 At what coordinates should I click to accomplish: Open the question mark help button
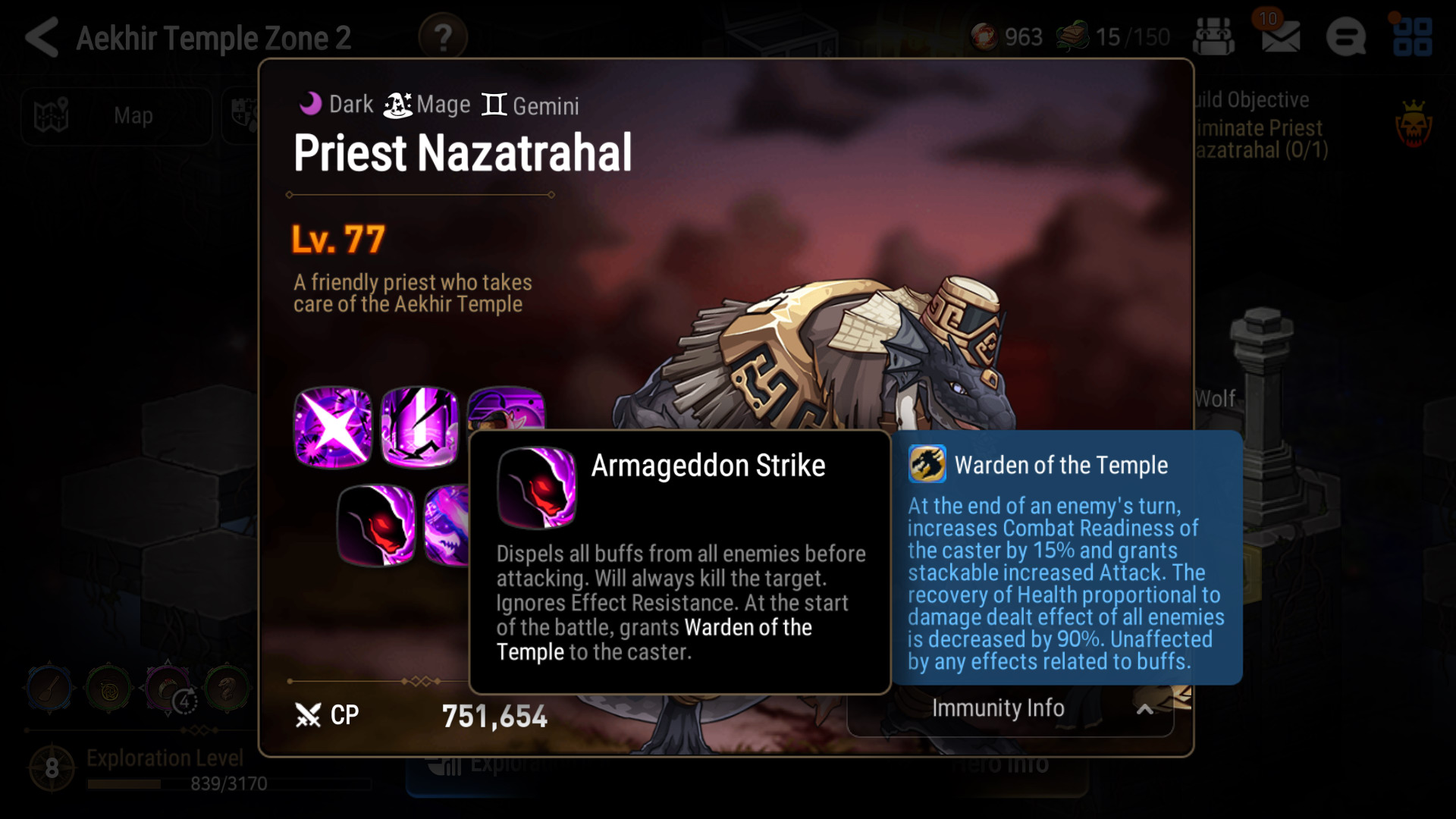pyautogui.click(x=443, y=37)
